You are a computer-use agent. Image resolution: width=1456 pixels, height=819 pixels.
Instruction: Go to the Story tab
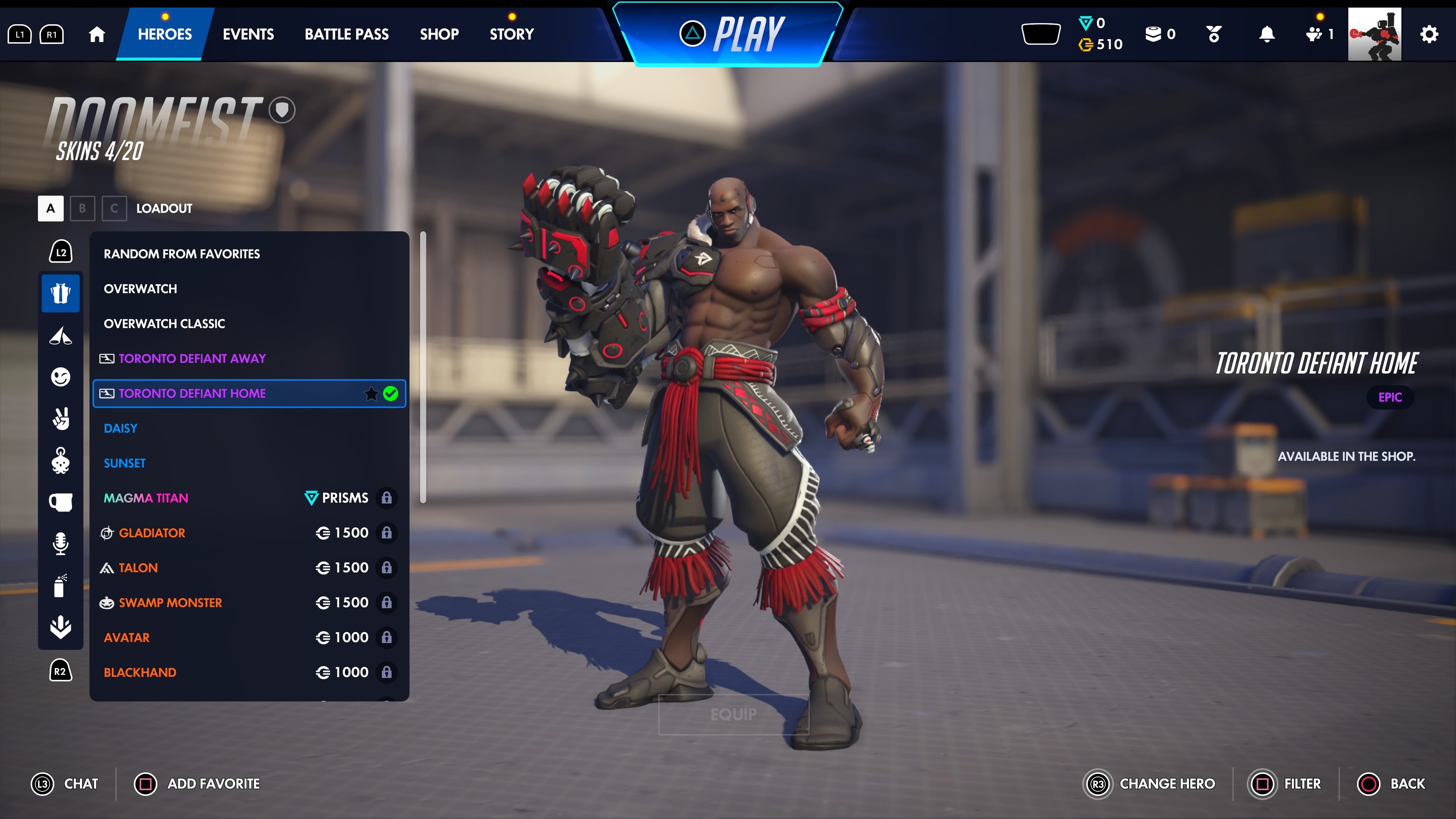[x=511, y=34]
